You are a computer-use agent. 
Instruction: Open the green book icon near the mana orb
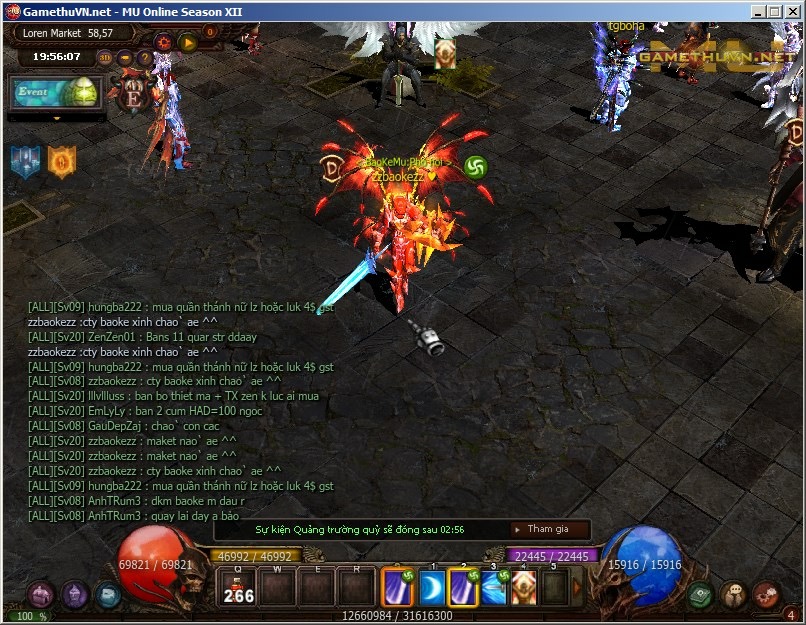click(701, 594)
